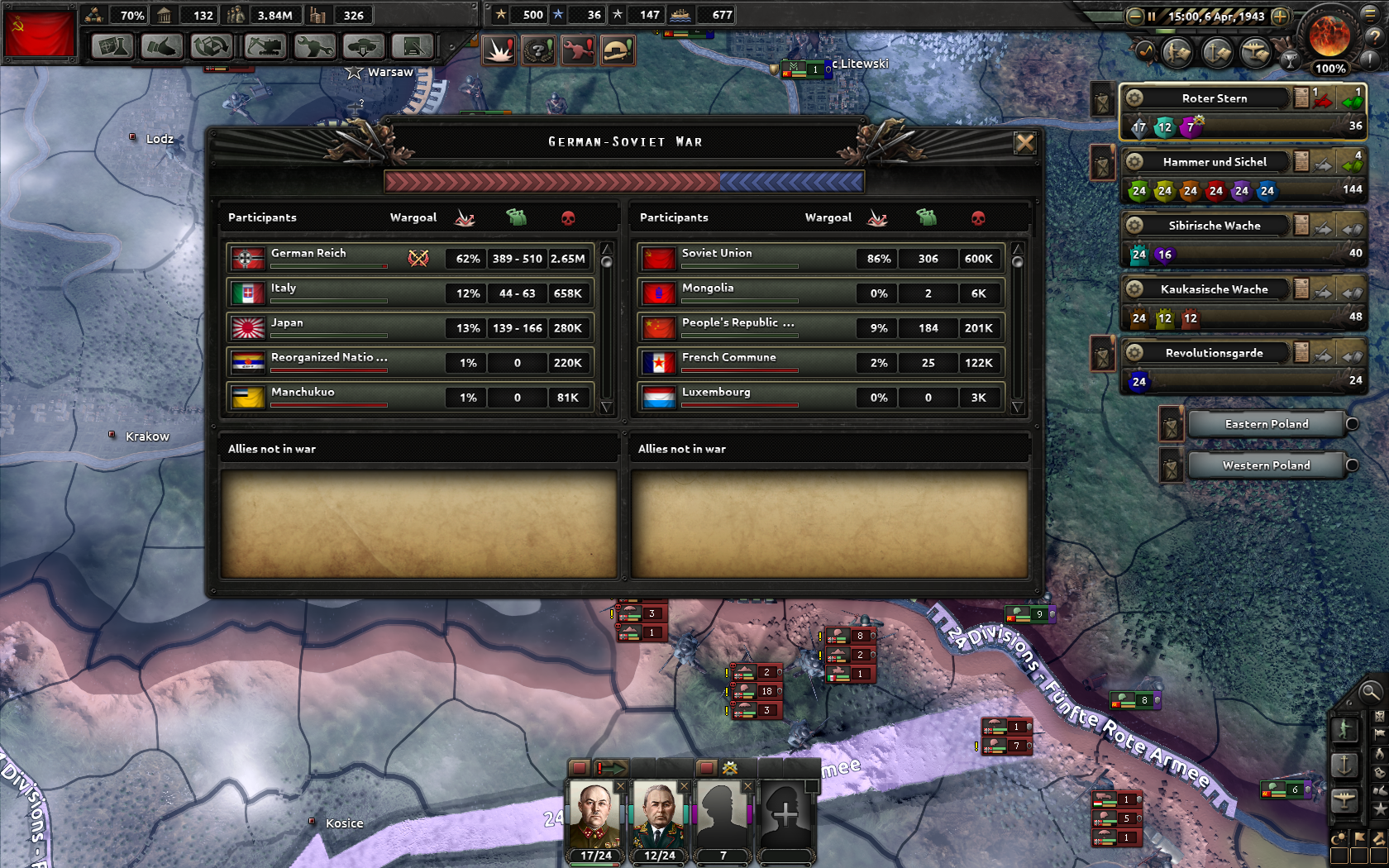Open Roter Stern army group settings gear
The image size is (1389, 868).
(1136, 98)
